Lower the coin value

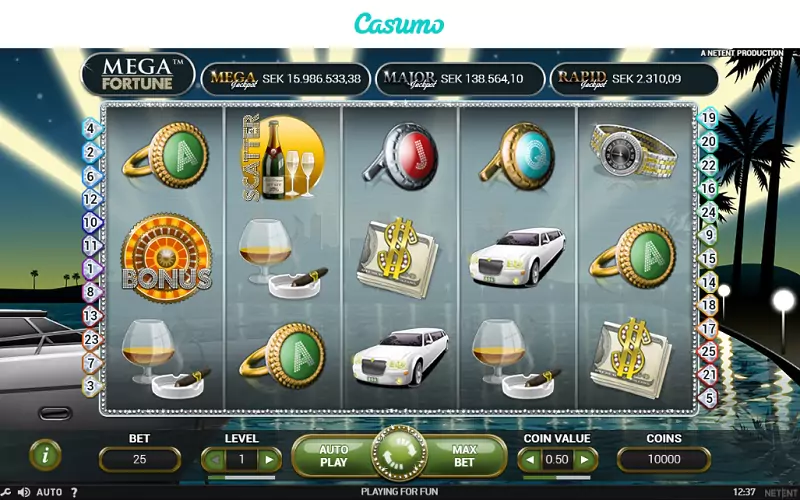pyautogui.click(x=528, y=460)
